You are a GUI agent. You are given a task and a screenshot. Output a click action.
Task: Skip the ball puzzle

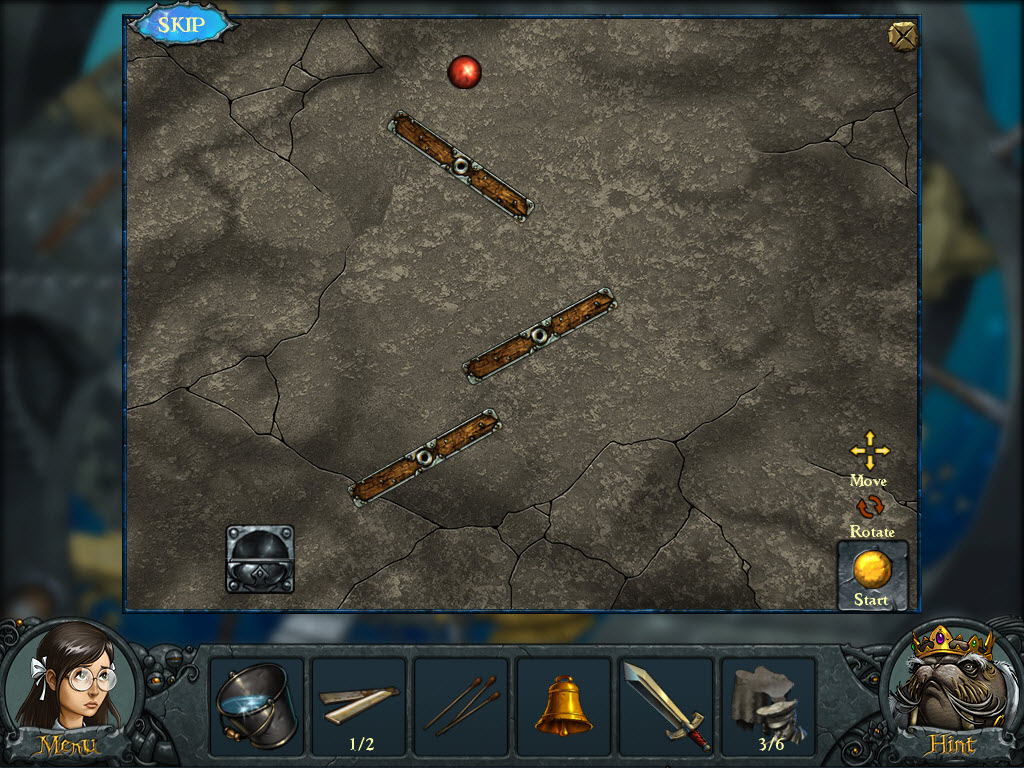pyautogui.click(x=182, y=25)
